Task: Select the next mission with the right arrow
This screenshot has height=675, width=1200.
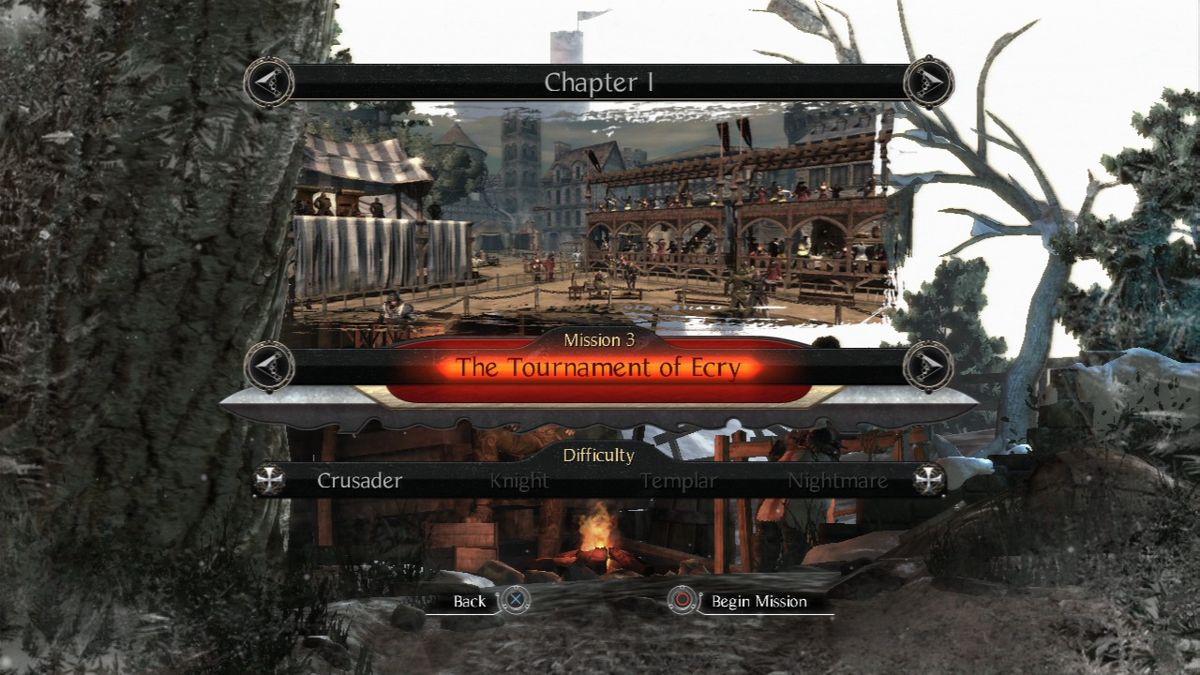Action: [x=928, y=365]
